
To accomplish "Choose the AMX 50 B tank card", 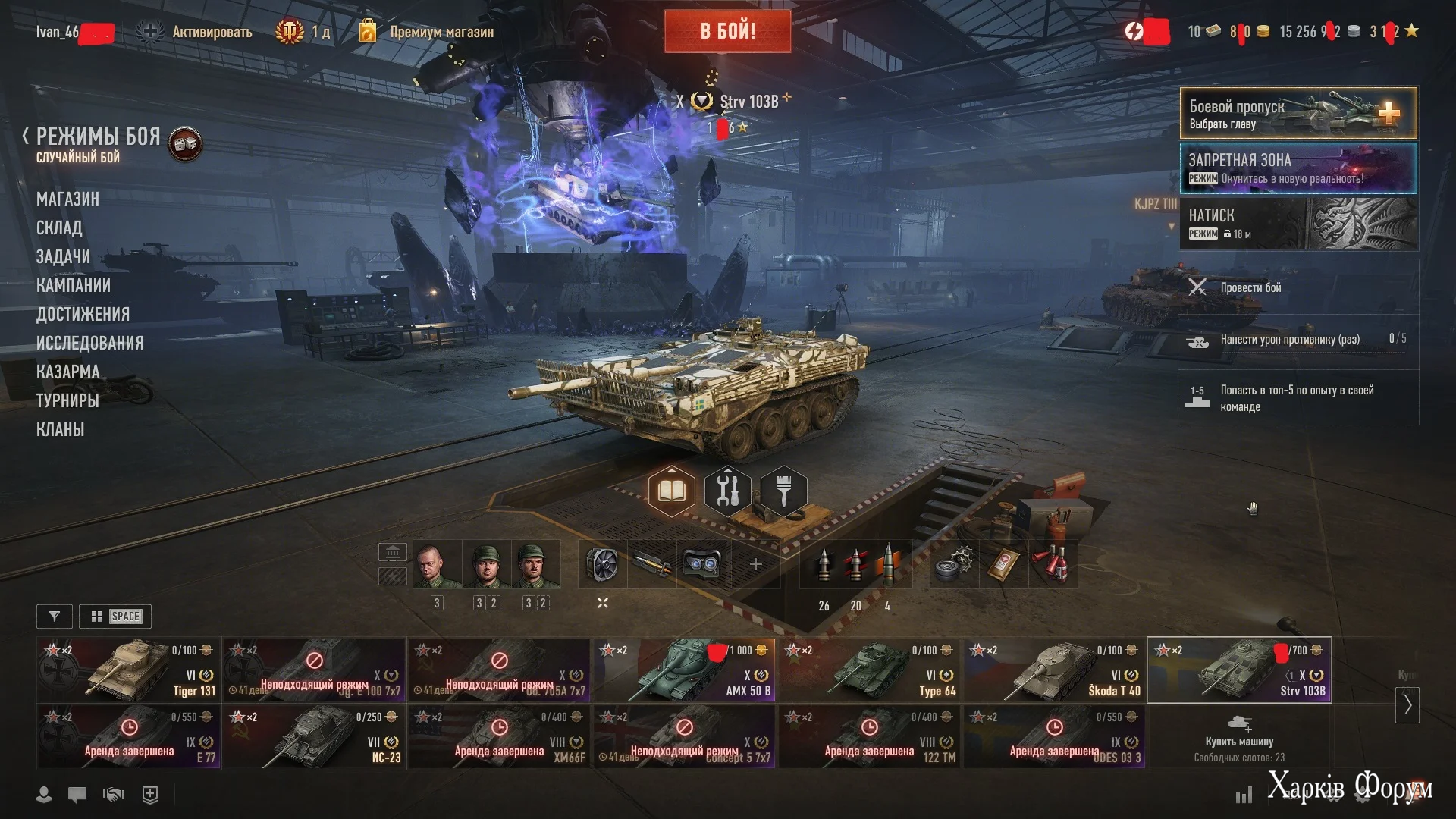I will [683, 670].
